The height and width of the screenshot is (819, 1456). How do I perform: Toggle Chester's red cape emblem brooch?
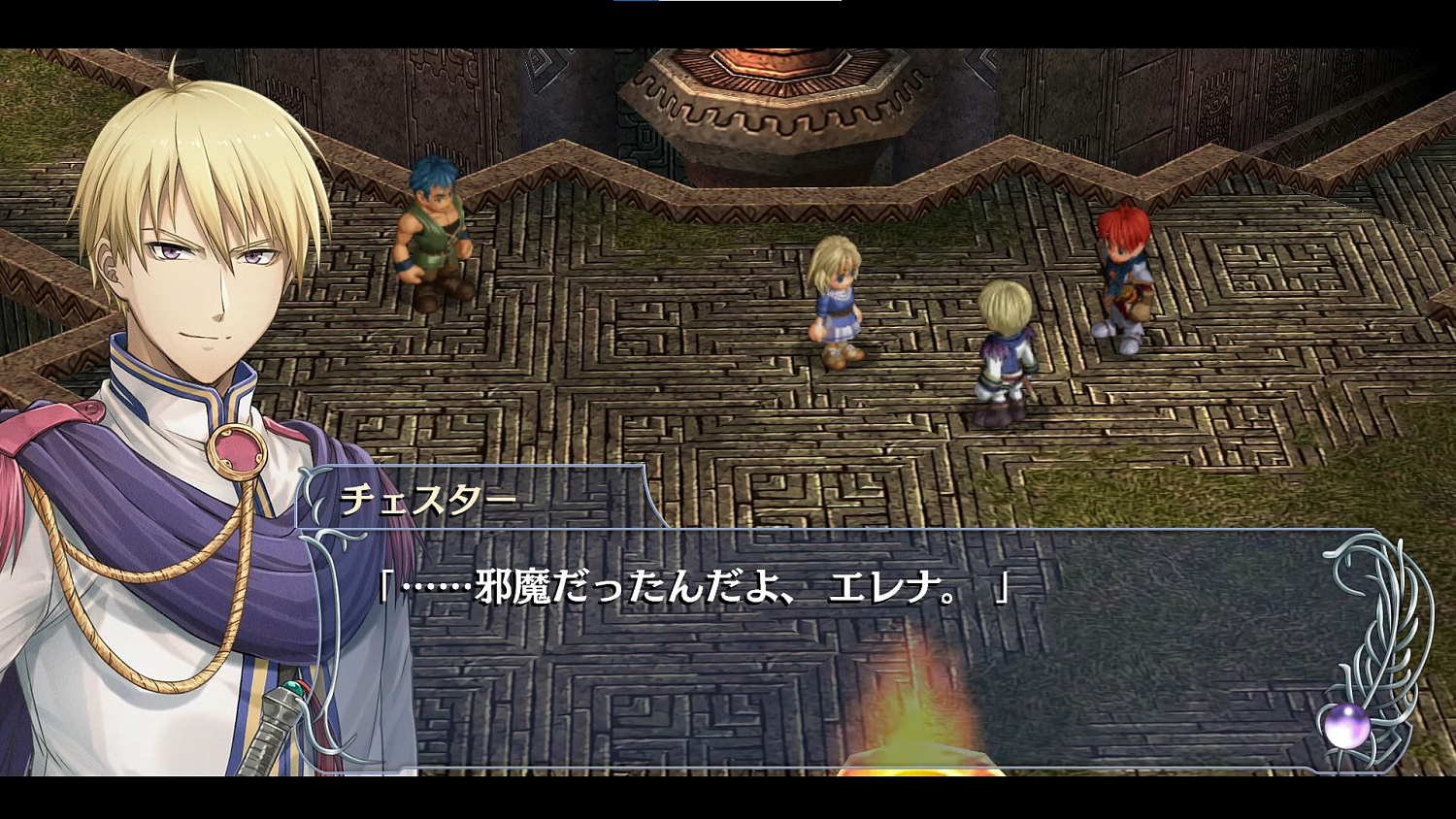pos(238,448)
